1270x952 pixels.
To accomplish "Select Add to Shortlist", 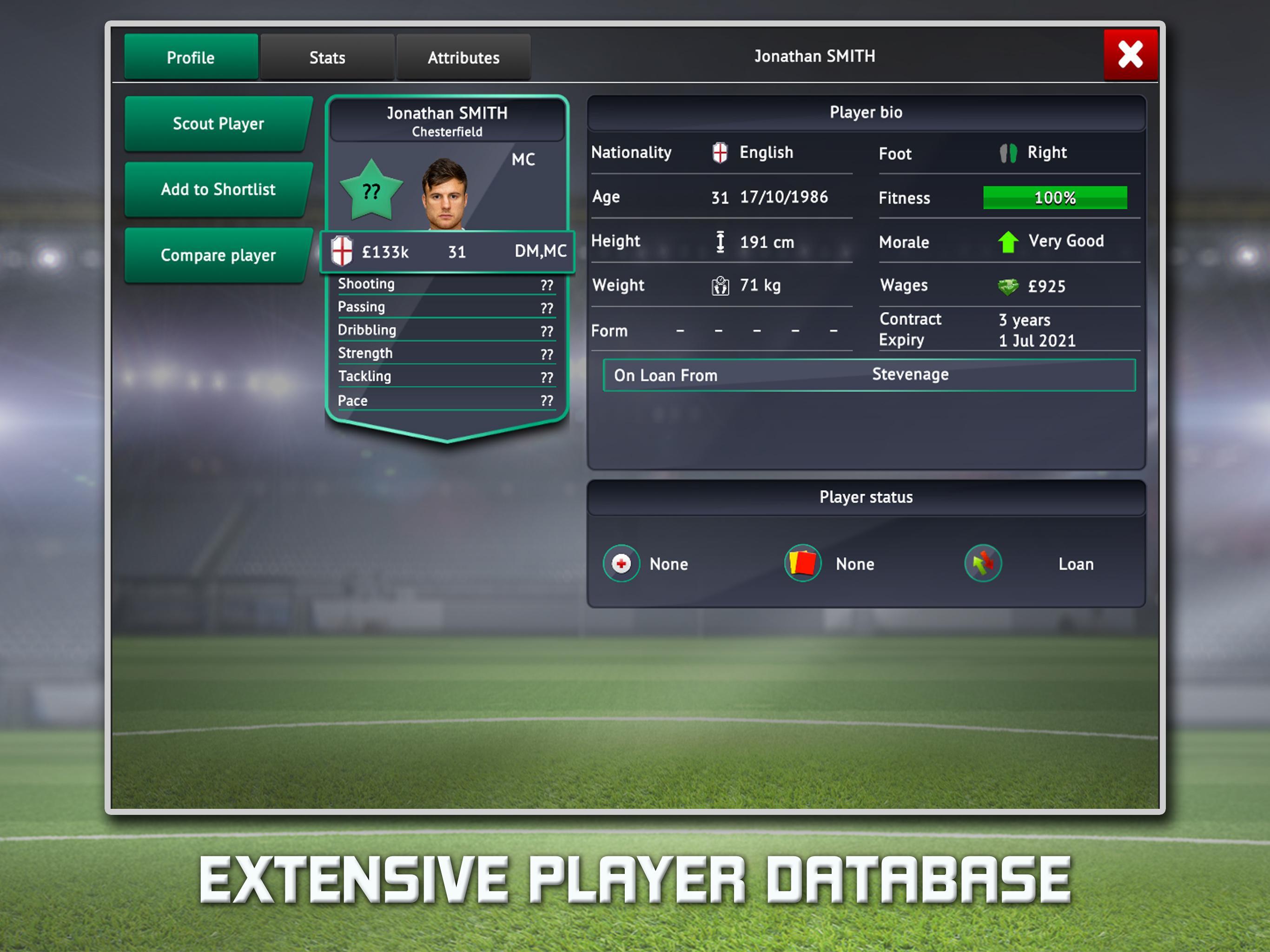I will pyautogui.click(x=217, y=190).
